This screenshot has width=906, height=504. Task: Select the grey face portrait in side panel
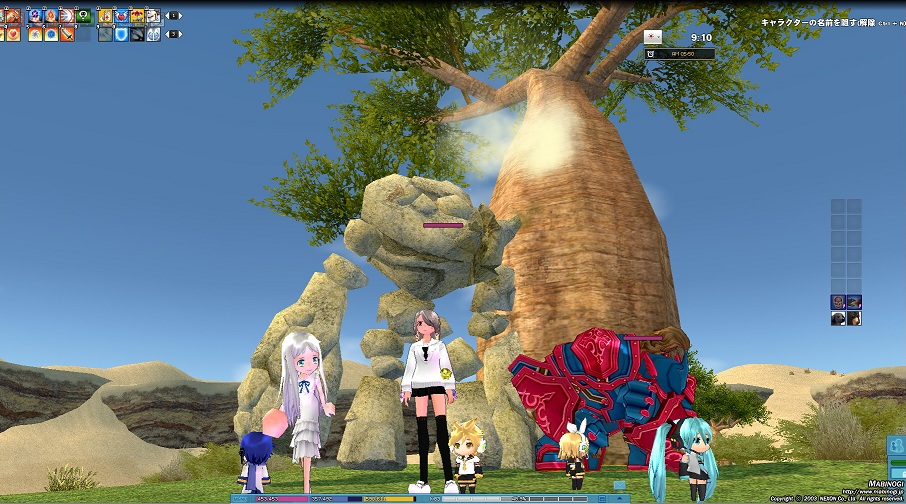[x=838, y=302]
